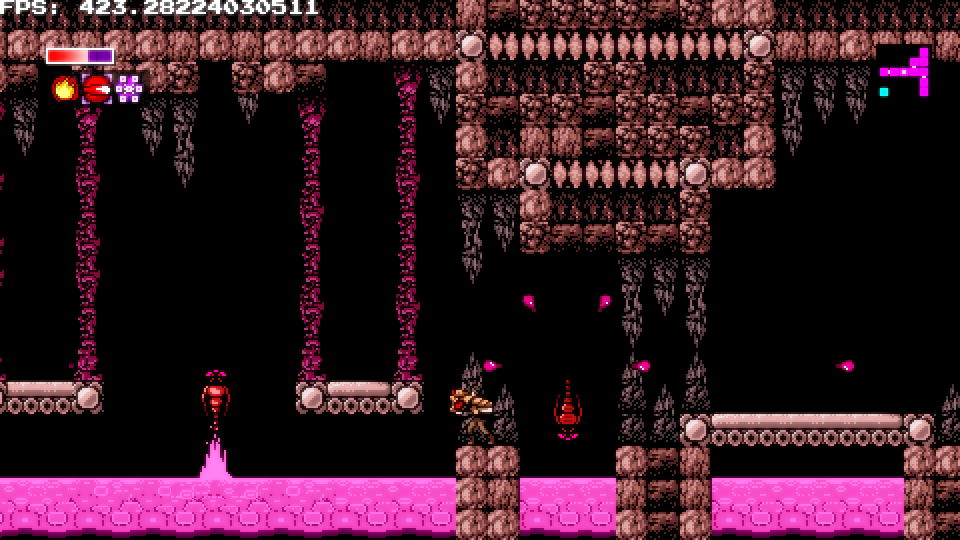Open the magenta room minimap
Screen dimensions: 960x540
[908, 71]
